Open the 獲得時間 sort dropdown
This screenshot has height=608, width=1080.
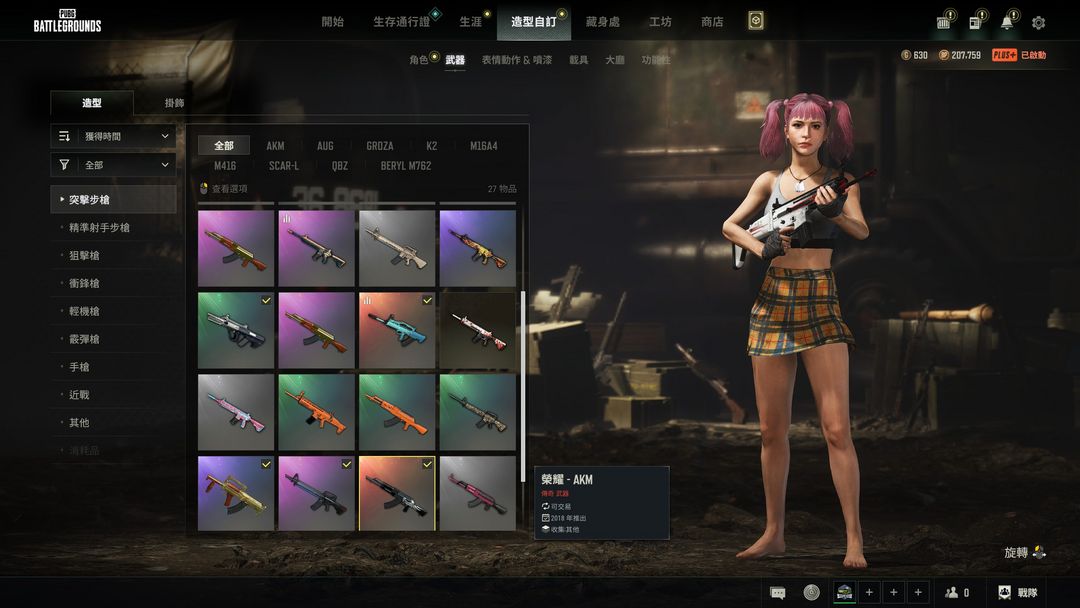pos(113,136)
